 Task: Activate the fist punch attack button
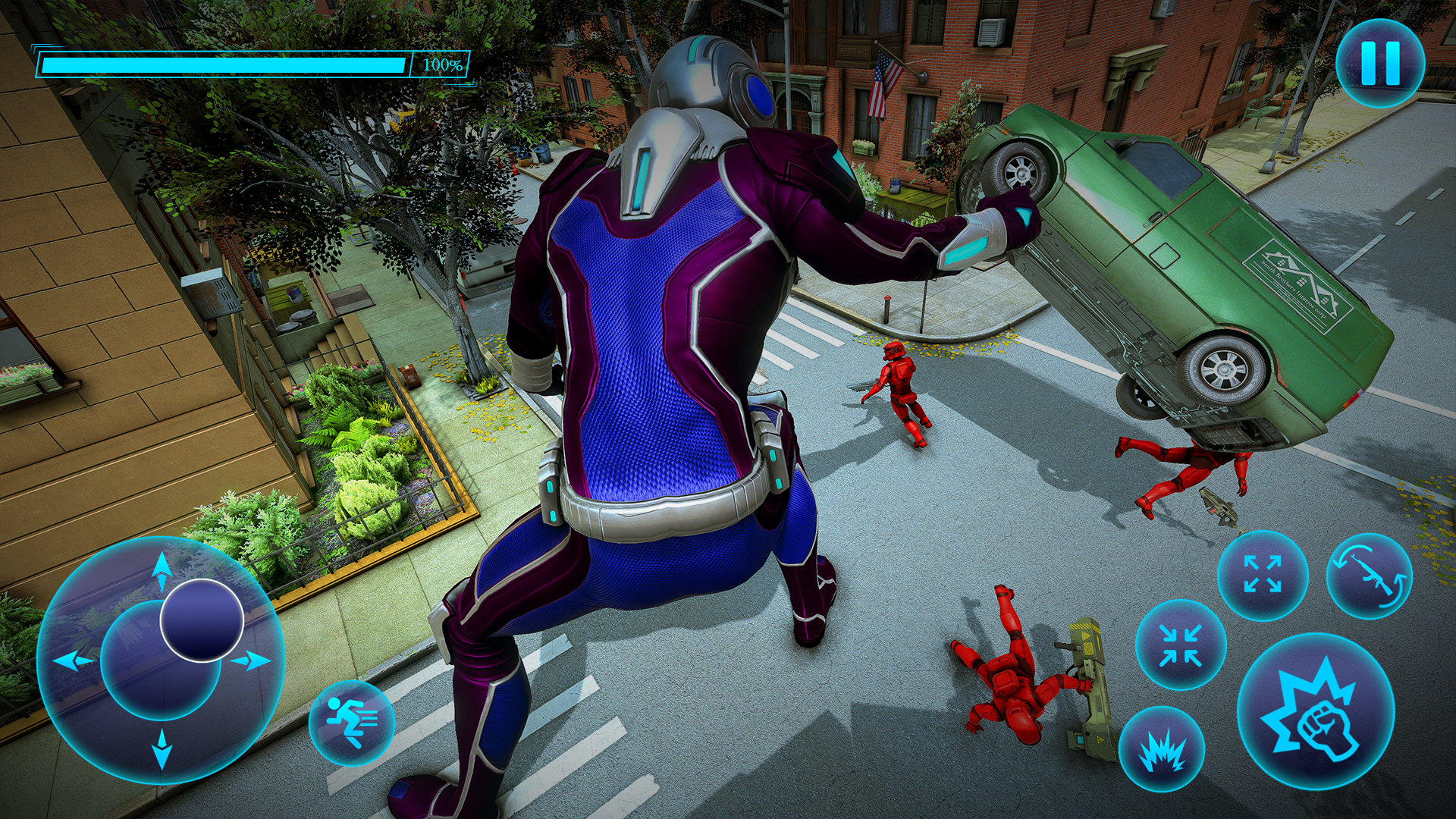pos(1316,712)
